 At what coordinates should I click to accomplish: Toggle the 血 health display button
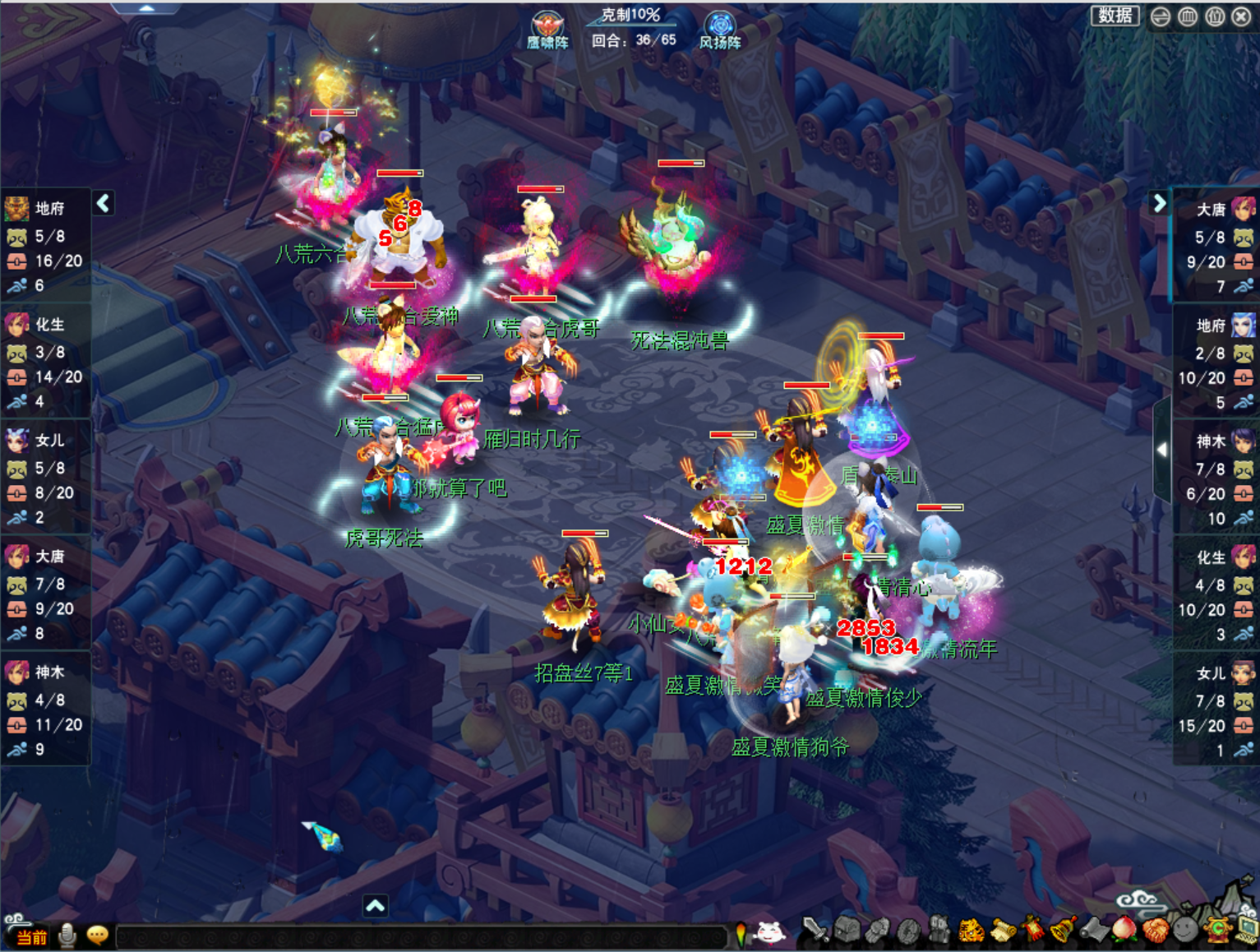tap(1188, 16)
